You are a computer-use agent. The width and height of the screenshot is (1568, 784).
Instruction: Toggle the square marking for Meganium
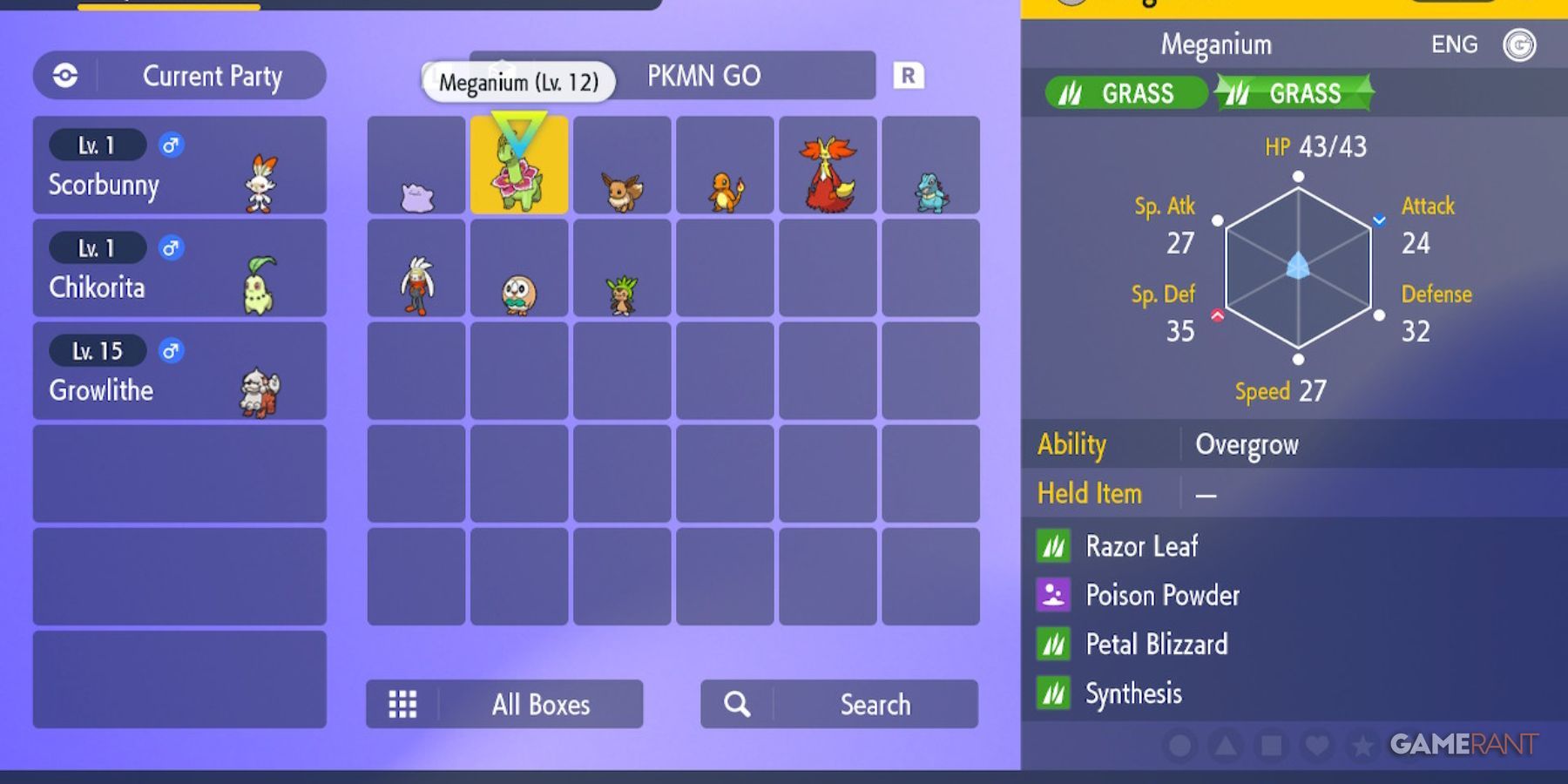1272,746
